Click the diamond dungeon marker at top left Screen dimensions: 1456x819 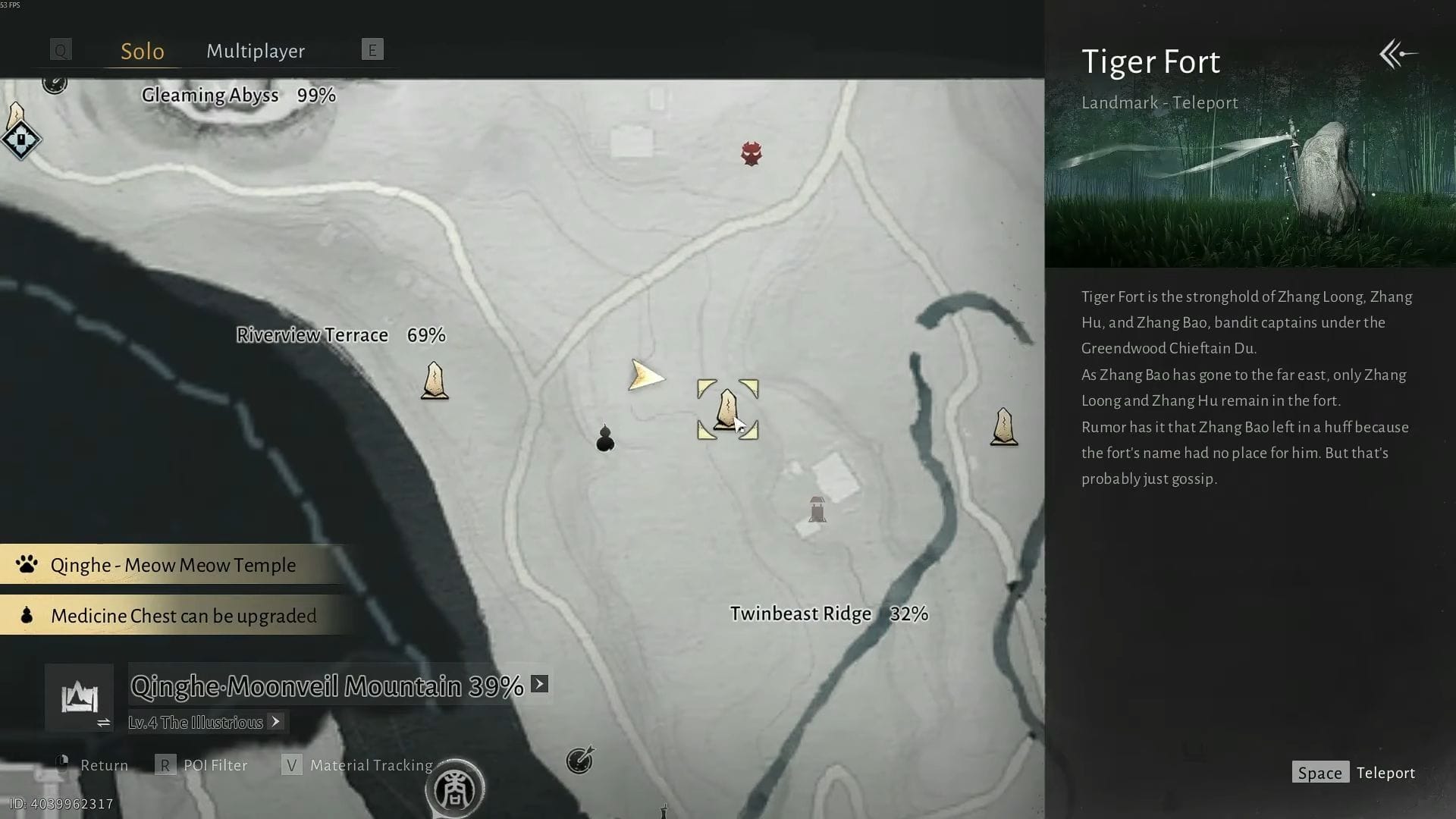pos(20,139)
